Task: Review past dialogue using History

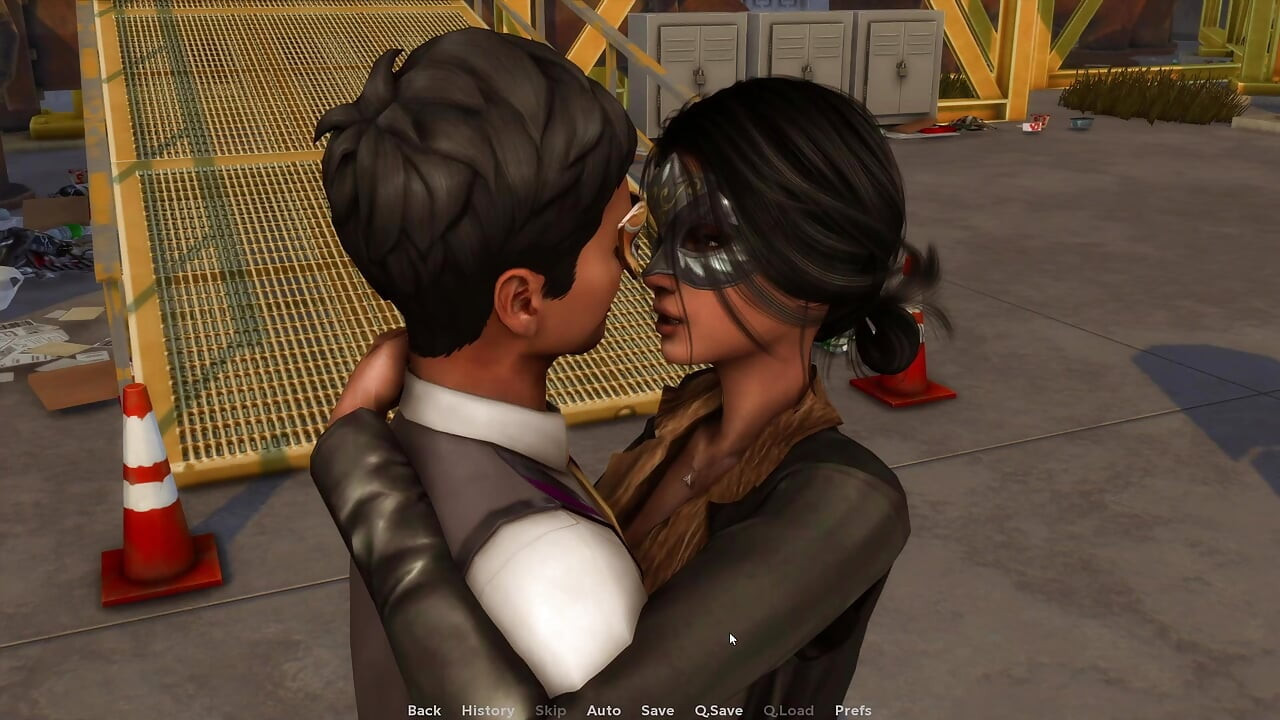Action: point(487,710)
